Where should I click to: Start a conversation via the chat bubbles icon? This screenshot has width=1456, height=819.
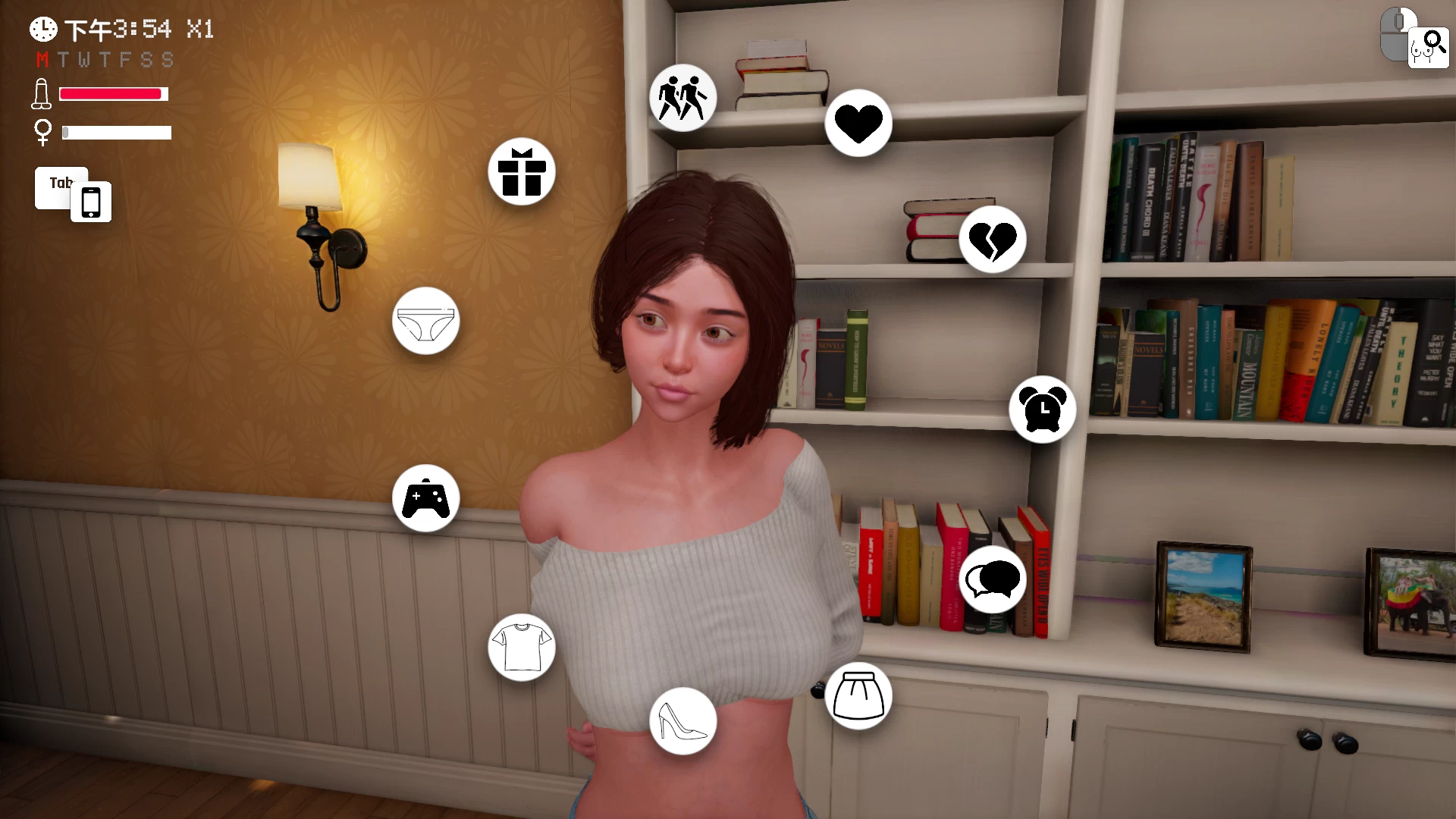pyautogui.click(x=992, y=579)
